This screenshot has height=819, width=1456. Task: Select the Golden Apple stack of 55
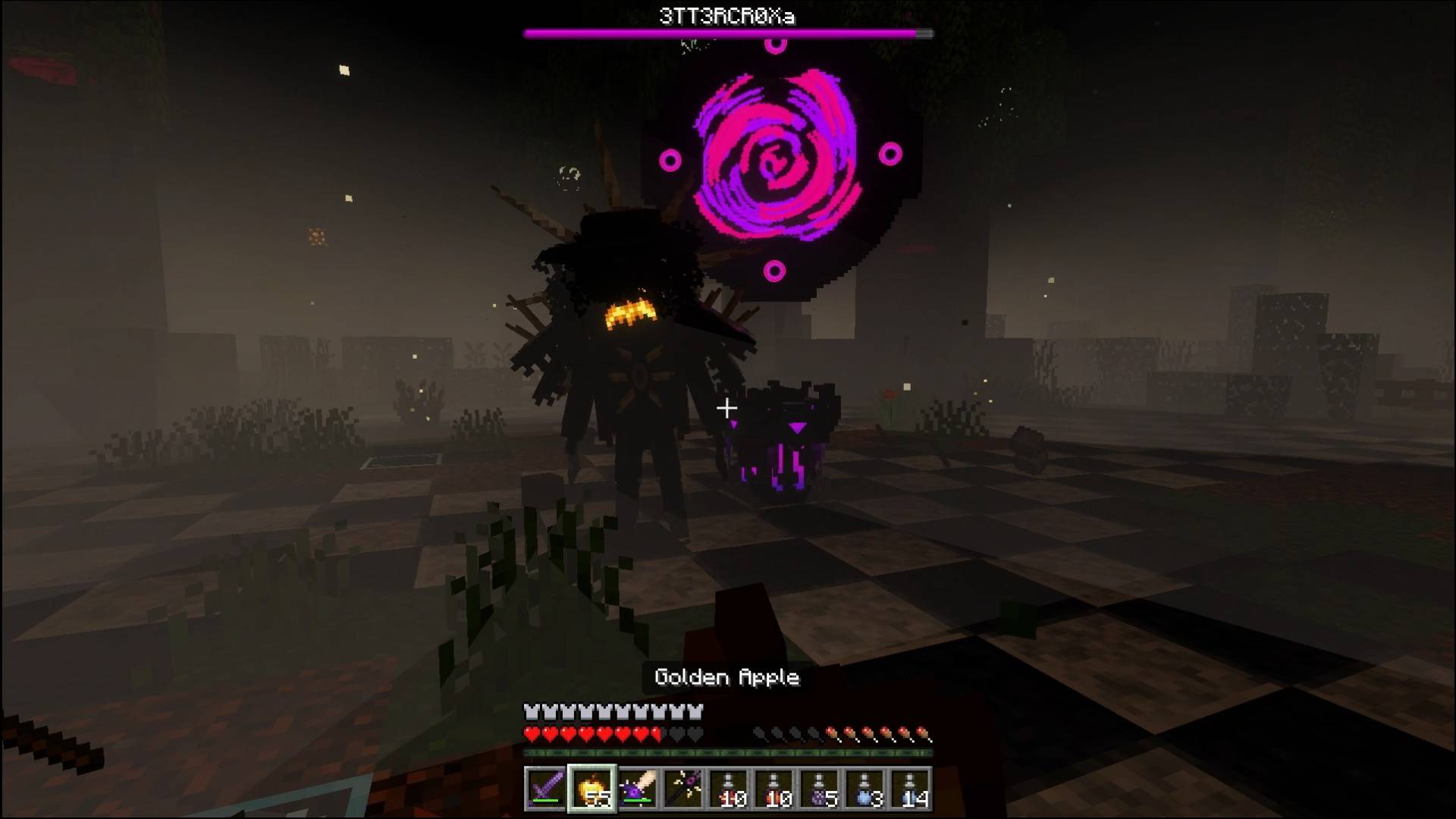coord(592,789)
